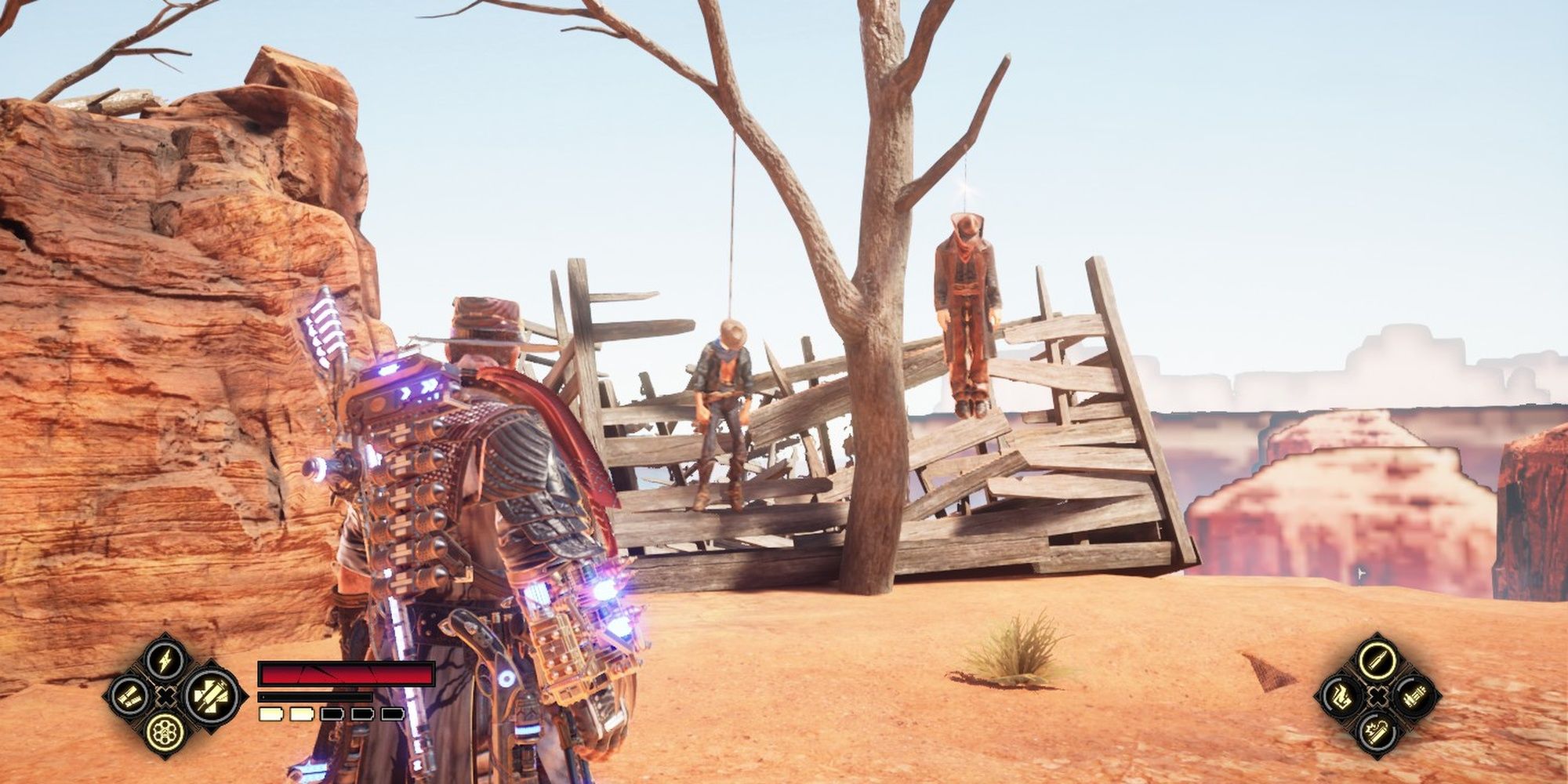Select the flame weapon icon
The width and height of the screenshot is (1568, 784).
pos(1342,698)
